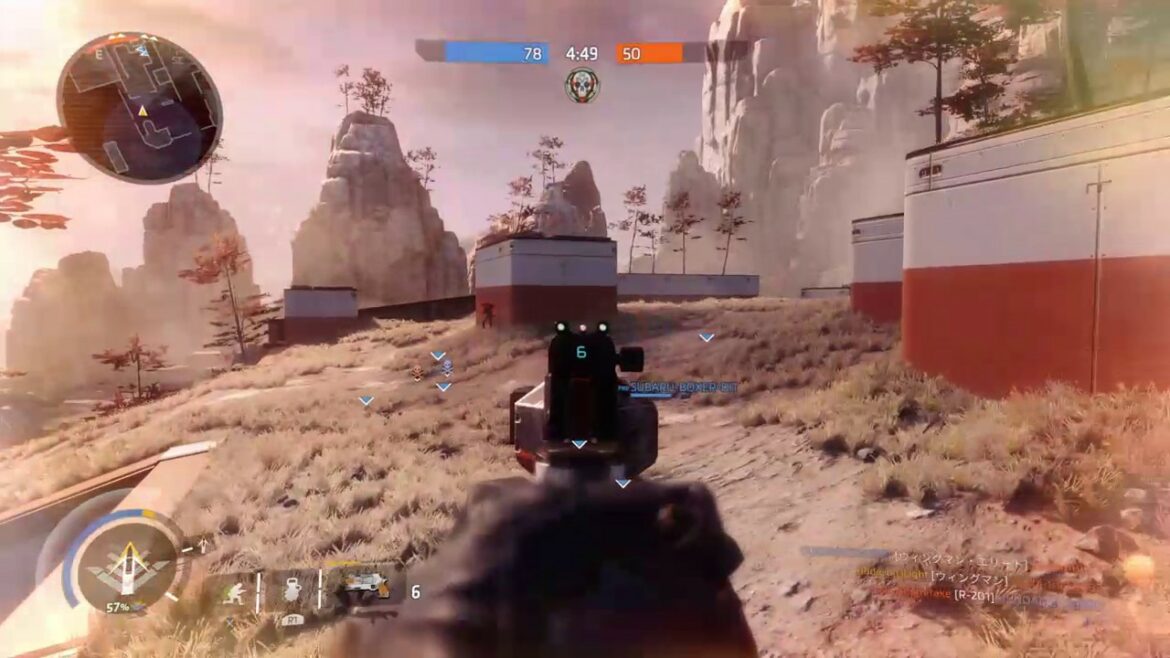The height and width of the screenshot is (658, 1170).
Task: Click the circular minimap
Action: tap(139, 107)
